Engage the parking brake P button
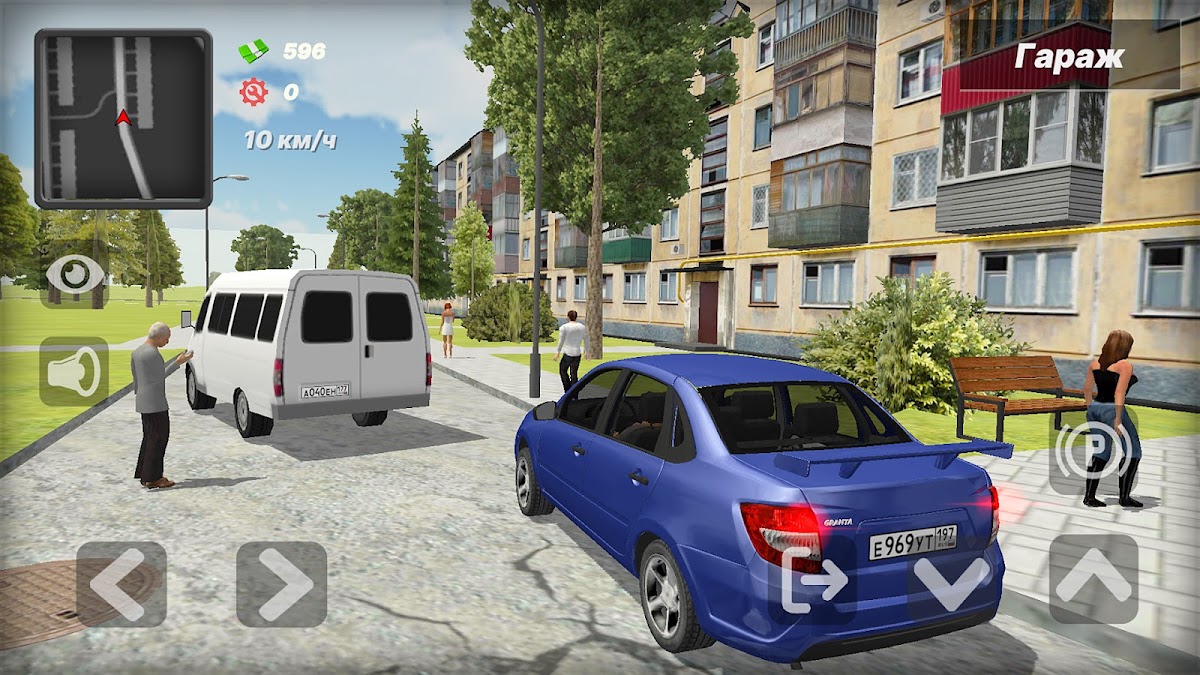This screenshot has height=675, width=1200. click(x=1092, y=452)
